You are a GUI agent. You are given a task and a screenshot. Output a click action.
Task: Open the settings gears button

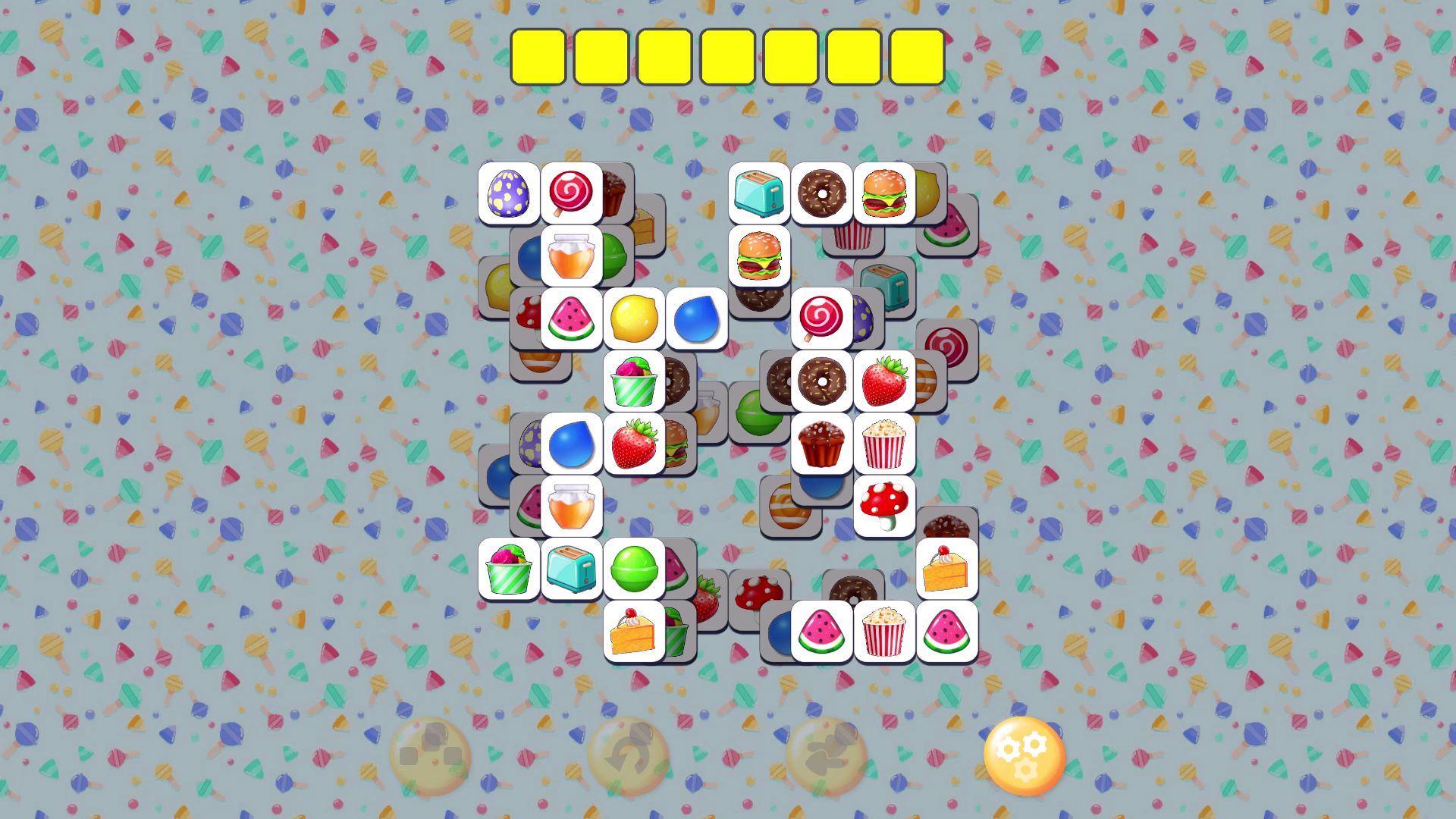pyautogui.click(x=1026, y=755)
